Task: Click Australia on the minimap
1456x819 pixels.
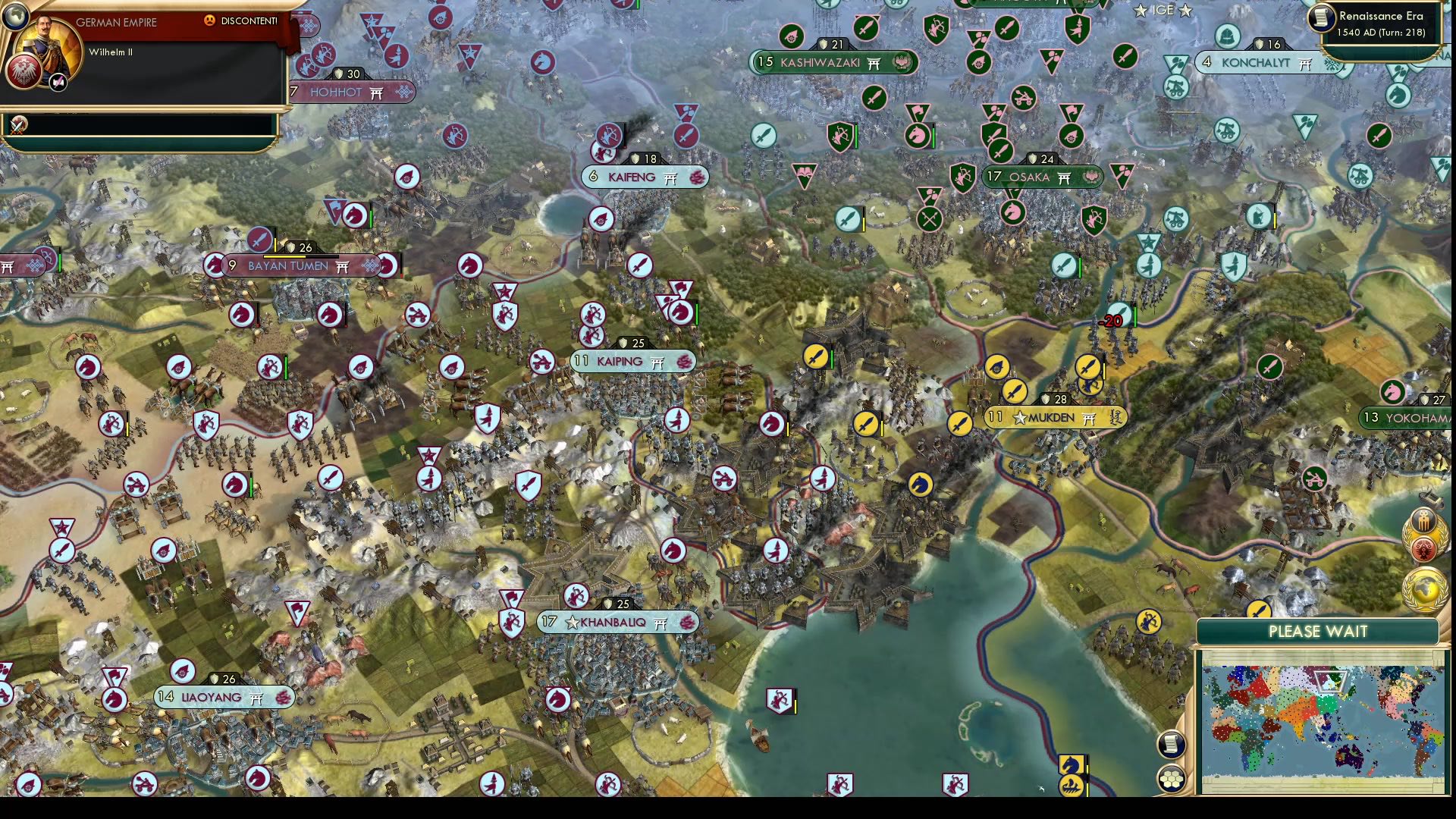Action: pos(1348,756)
